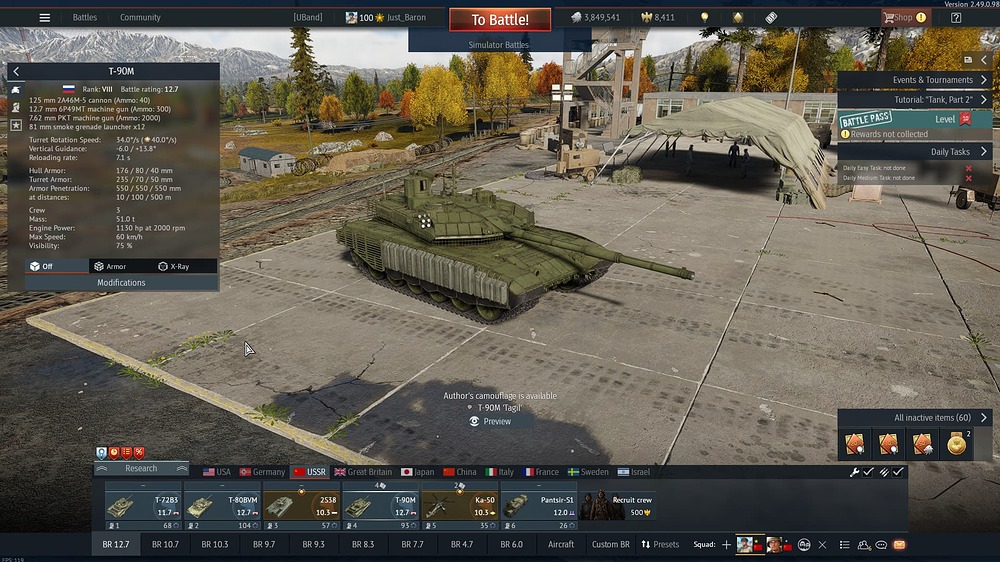This screenshot has height=562, width=1000.
Task: Open the Modifications panel for T-90M
Action: (121, 283)
